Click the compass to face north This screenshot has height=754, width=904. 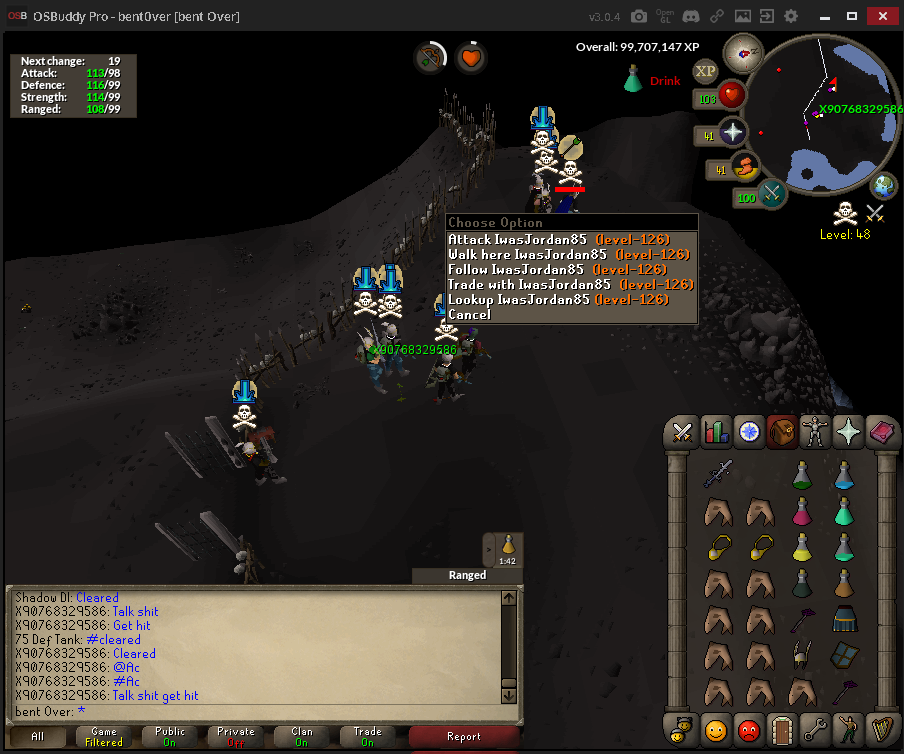pyautogui.click(x=743, y=48)
